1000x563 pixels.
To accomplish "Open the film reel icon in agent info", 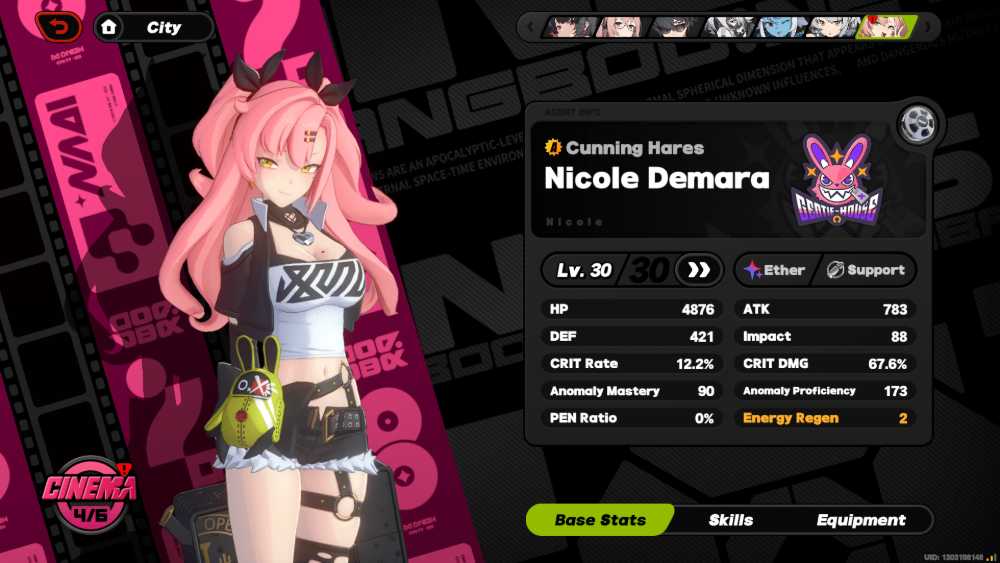I will pos(916,125).
